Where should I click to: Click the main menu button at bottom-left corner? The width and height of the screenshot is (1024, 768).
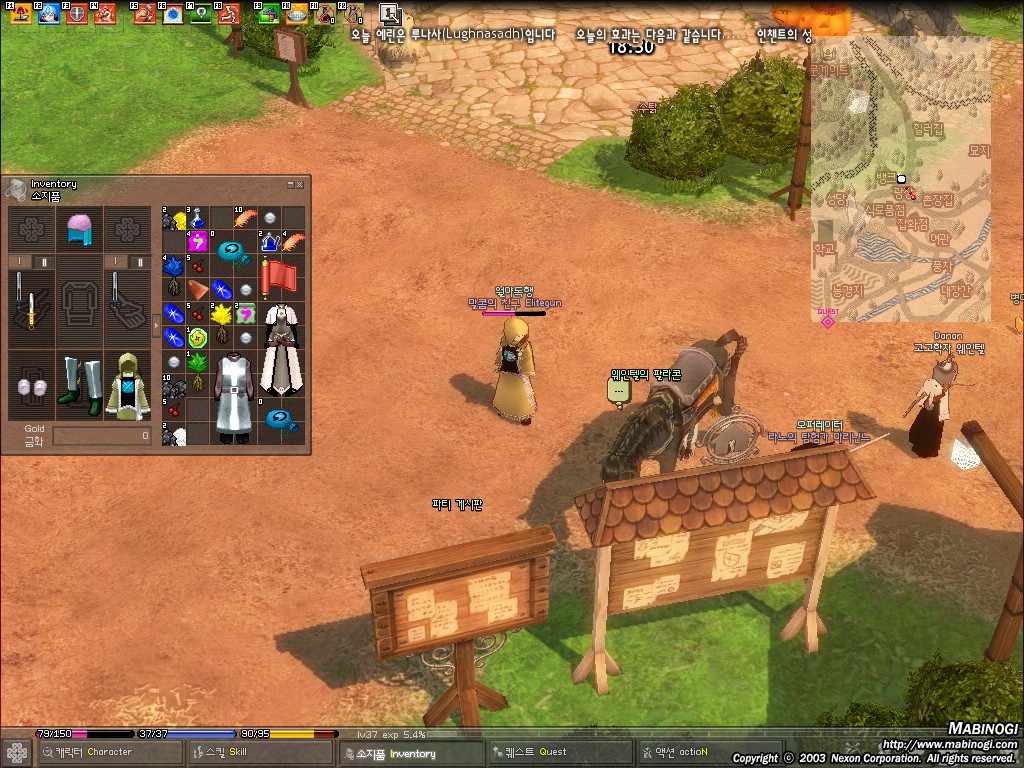[16, 752]
